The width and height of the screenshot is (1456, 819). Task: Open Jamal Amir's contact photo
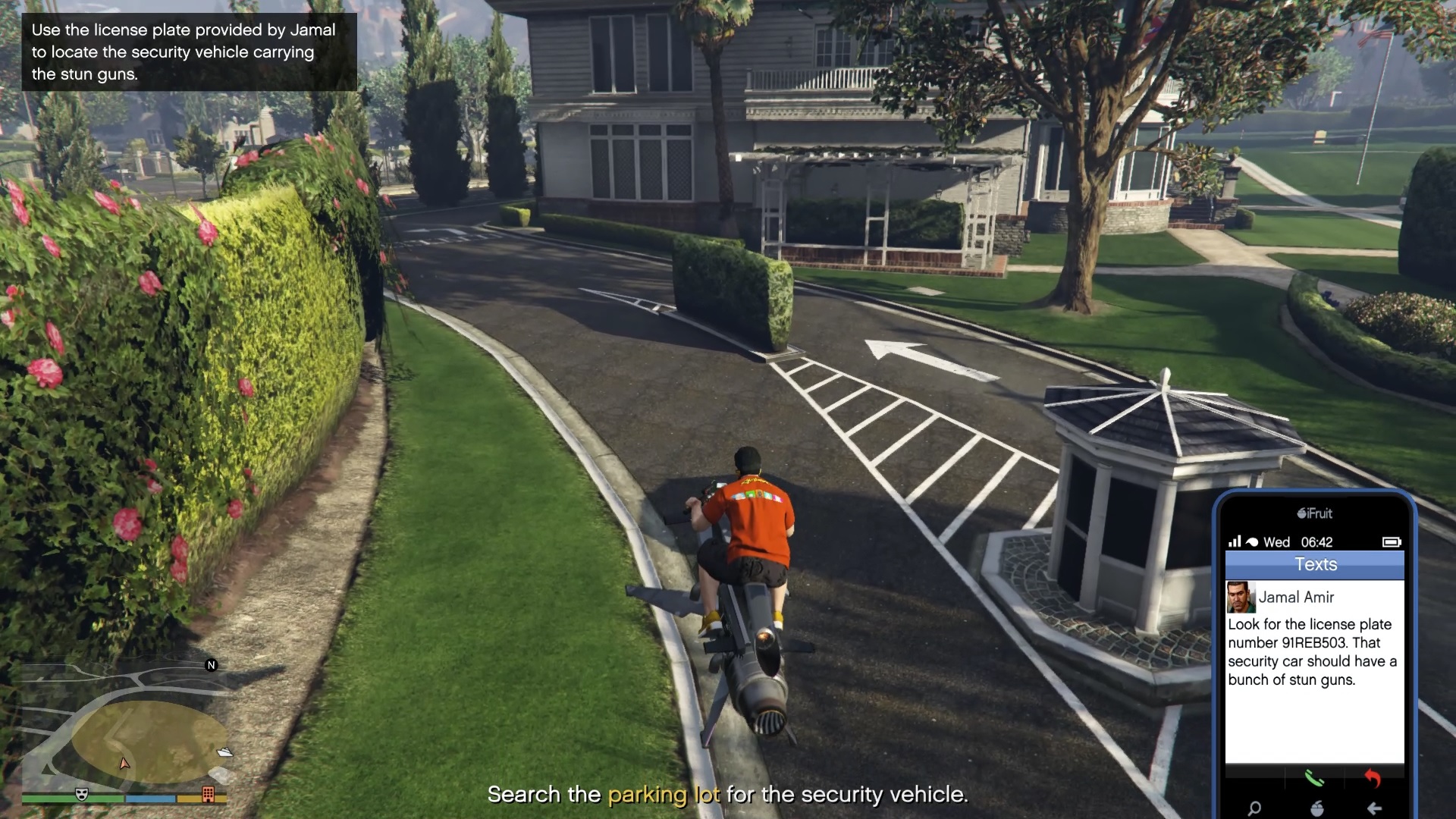click(1241, 598)
